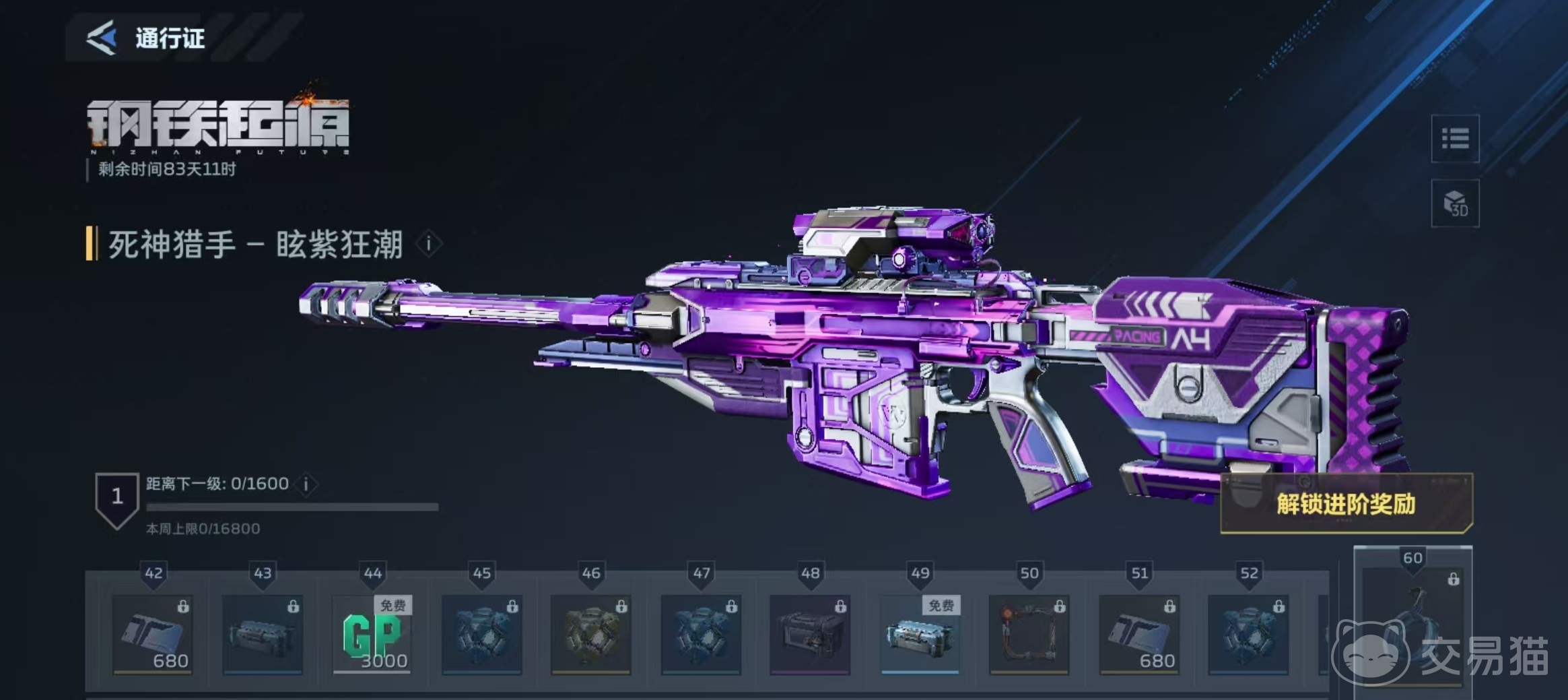Choose the level 52 reward tile
Viewport: 1568px width, 700px height.
1249,634
